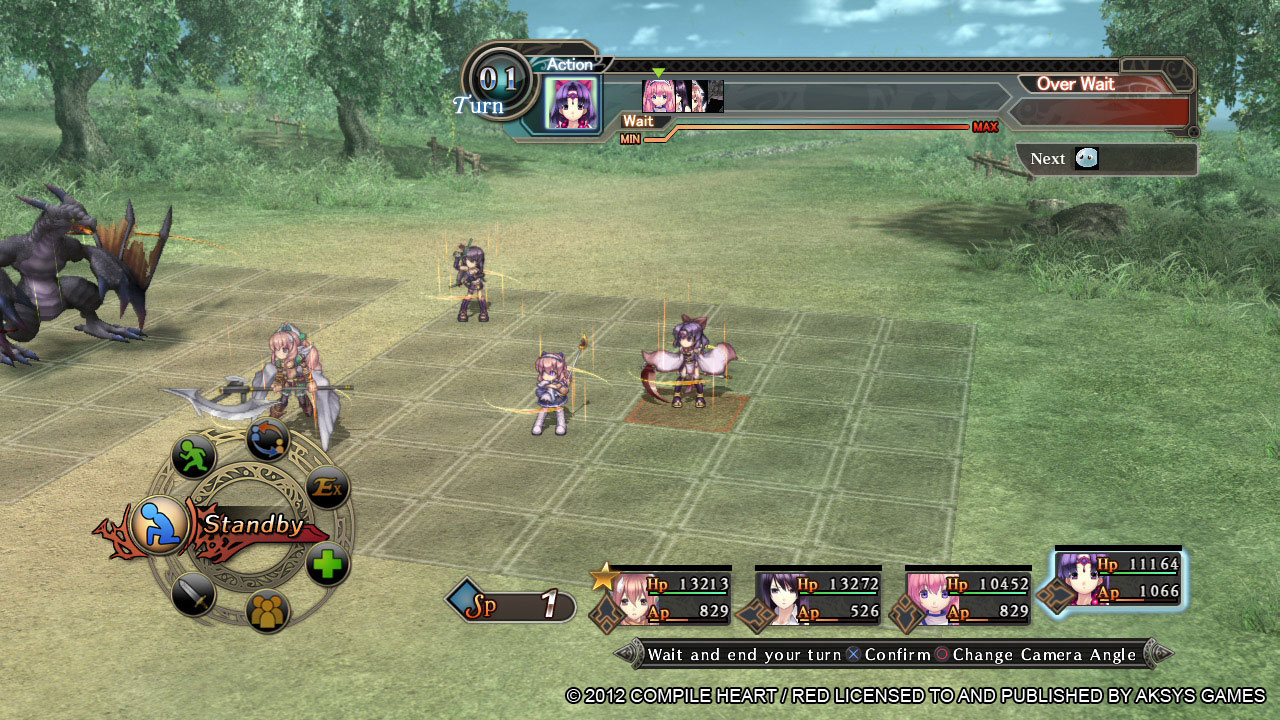This screenshot has width=1280, height=720.
Task: Activate the EX command icon
Action: coord(326,488)
